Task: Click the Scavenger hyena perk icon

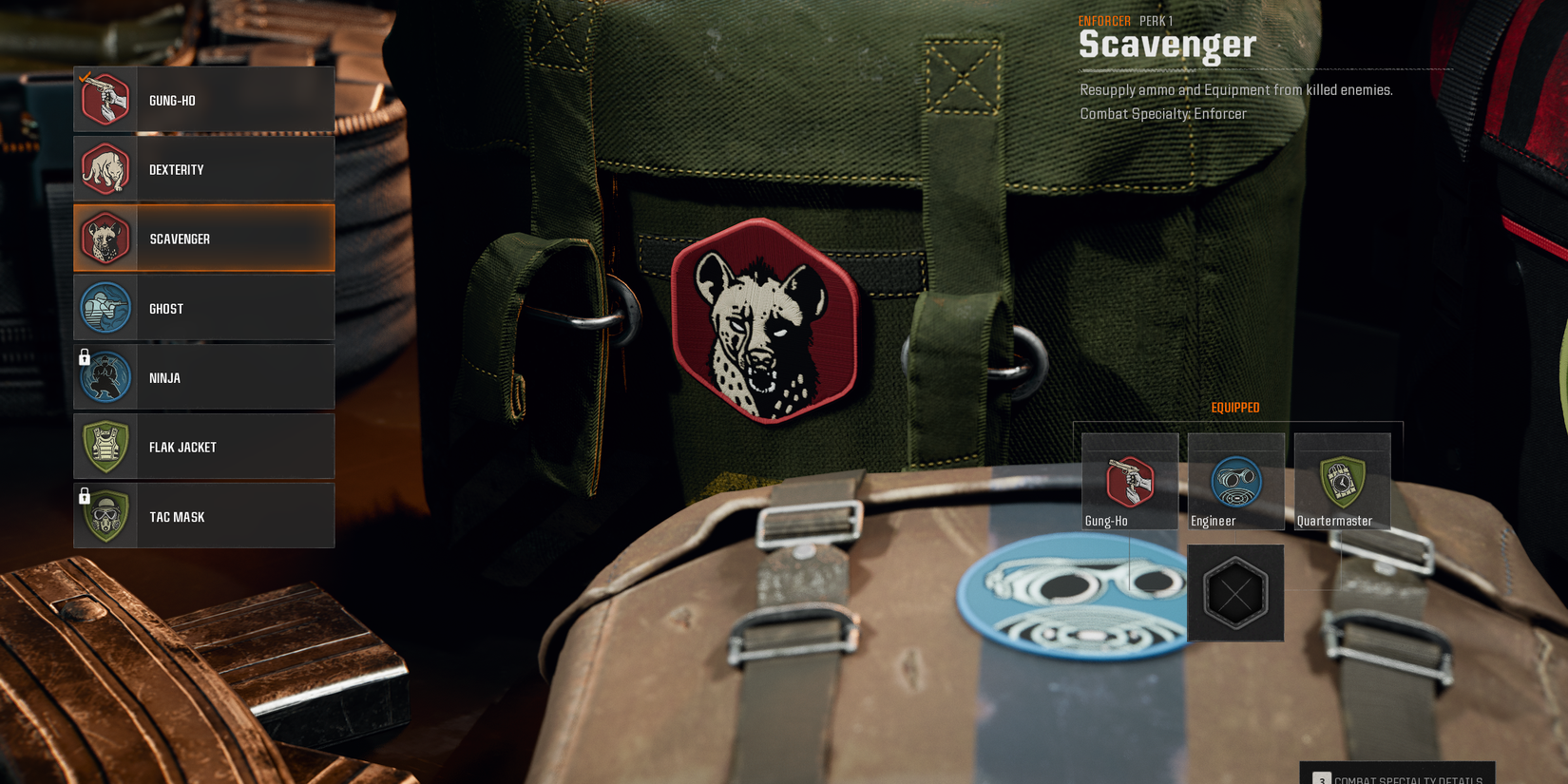Action: tap(105, 239)
